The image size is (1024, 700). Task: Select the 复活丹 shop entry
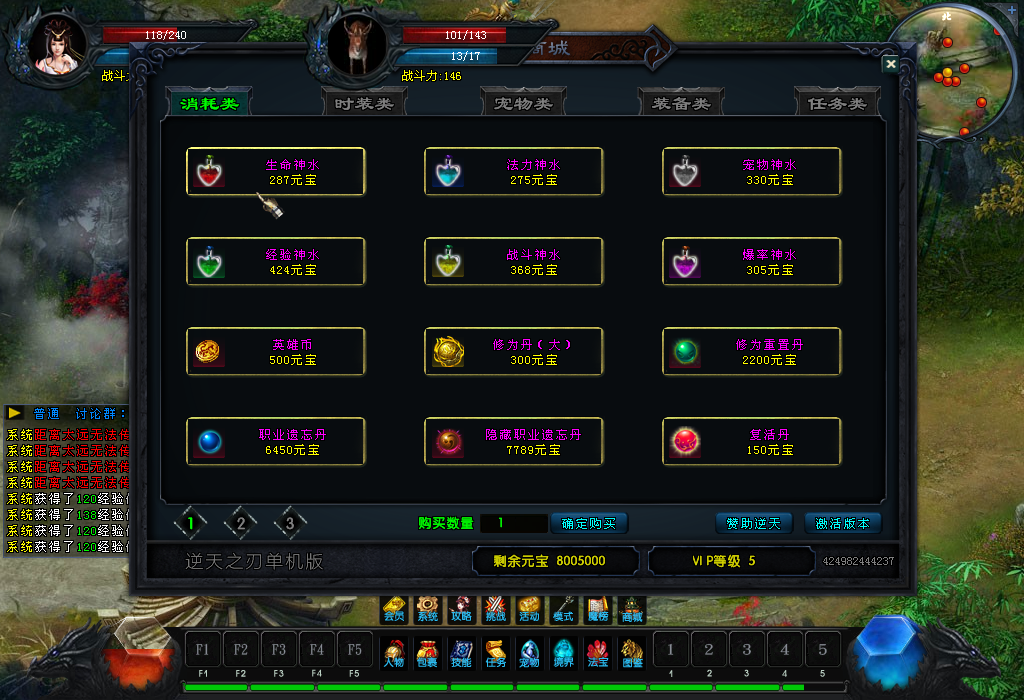(x=752, y=441)
